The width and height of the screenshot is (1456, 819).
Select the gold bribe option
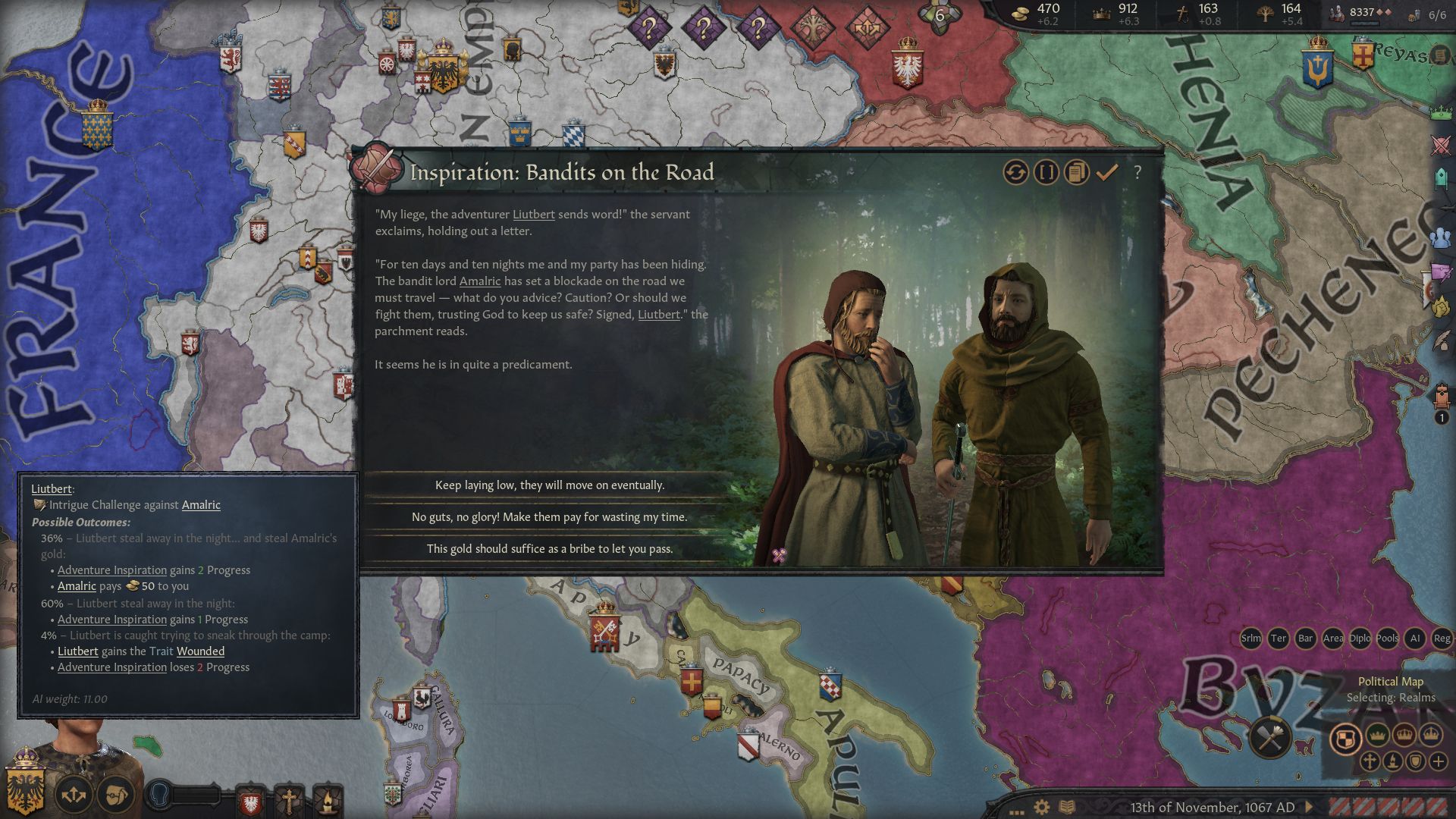click(x=549, y=549)
